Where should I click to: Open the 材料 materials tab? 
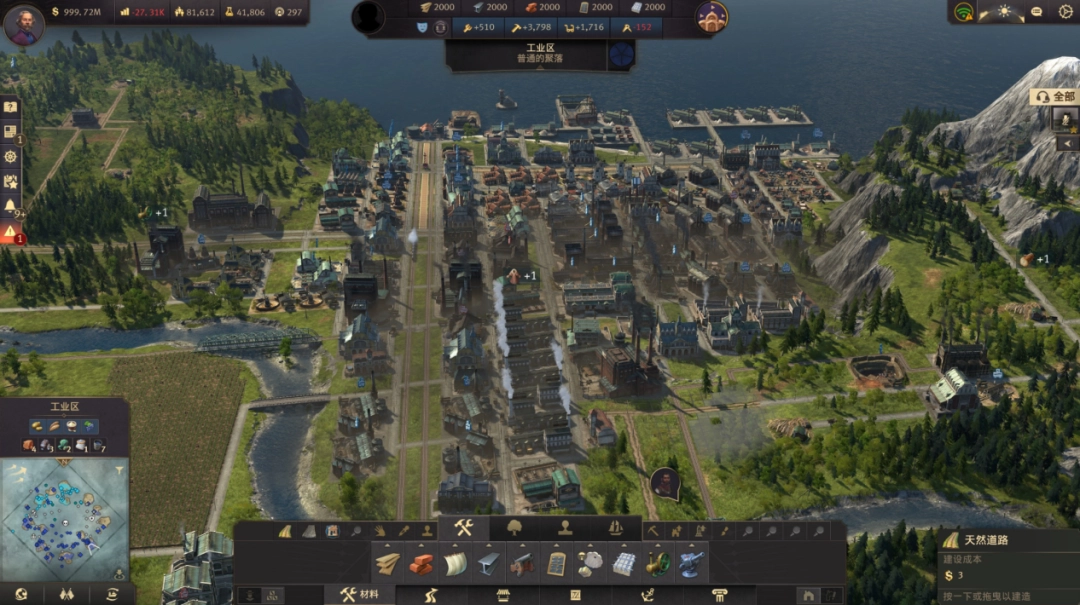pos(359,595)
